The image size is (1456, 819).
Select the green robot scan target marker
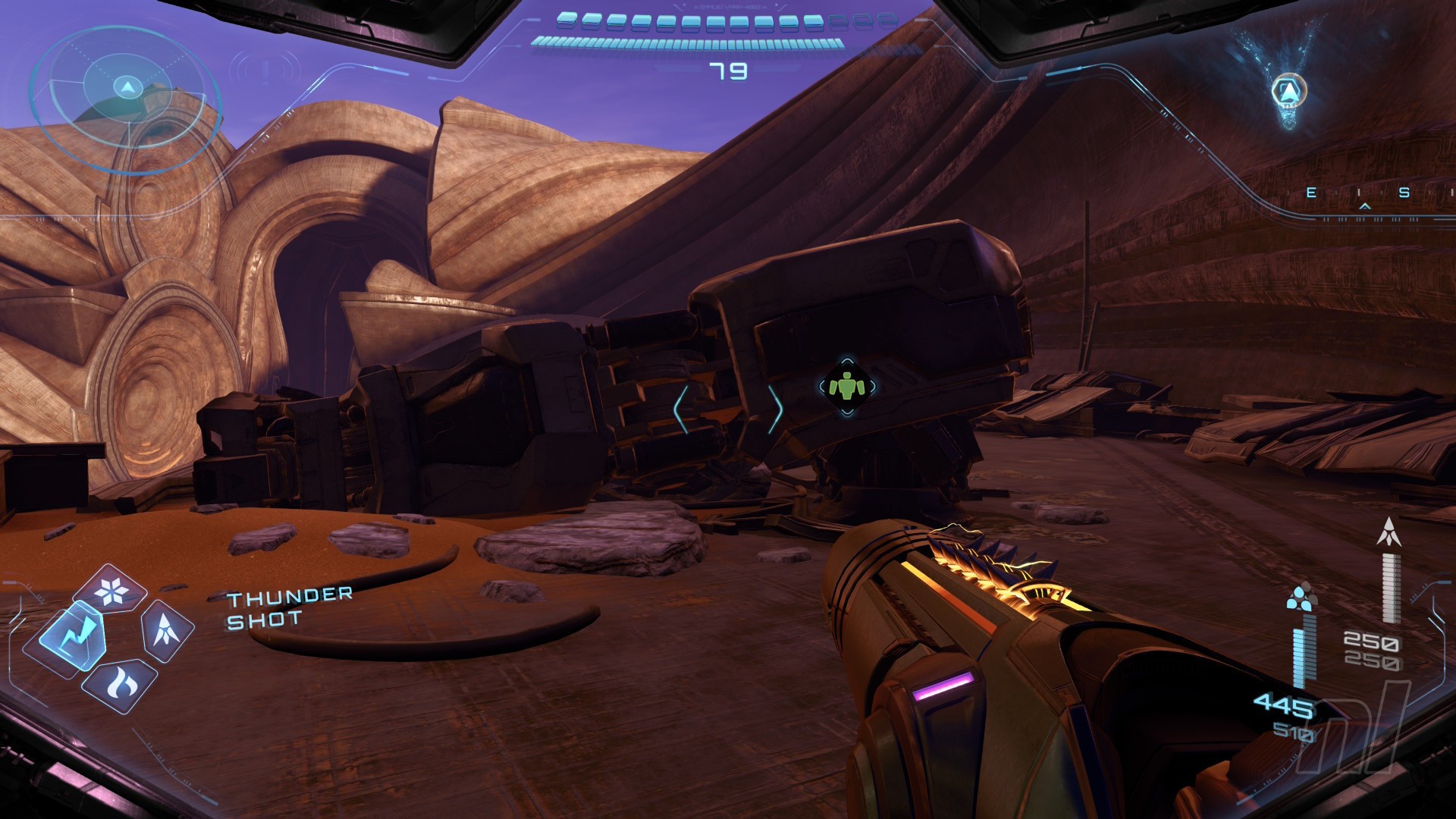pos(847,388)
